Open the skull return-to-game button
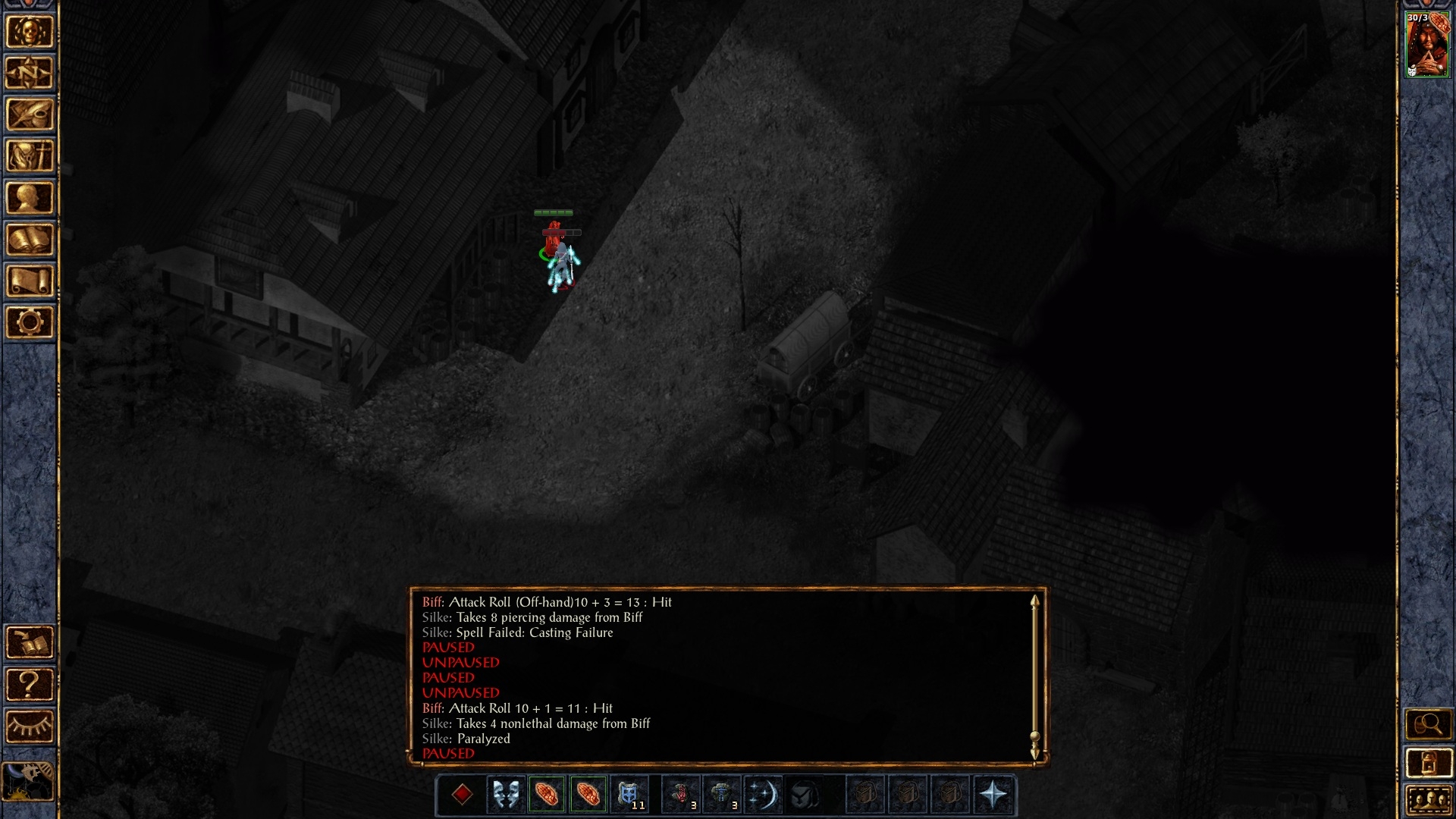Viewport: 1456px width, 819px height. click(30, 32)
